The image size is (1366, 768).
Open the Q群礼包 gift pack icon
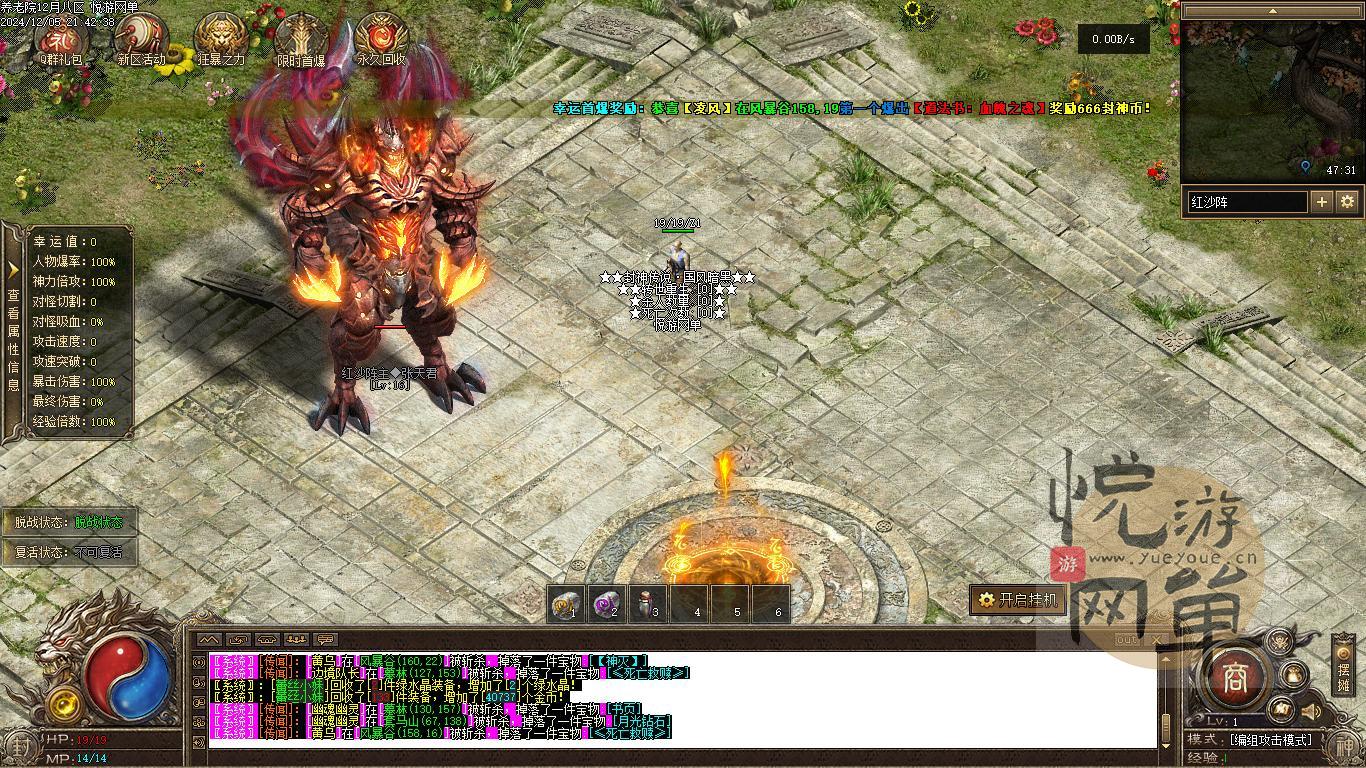pyautogui.click(x=63, y=38)
